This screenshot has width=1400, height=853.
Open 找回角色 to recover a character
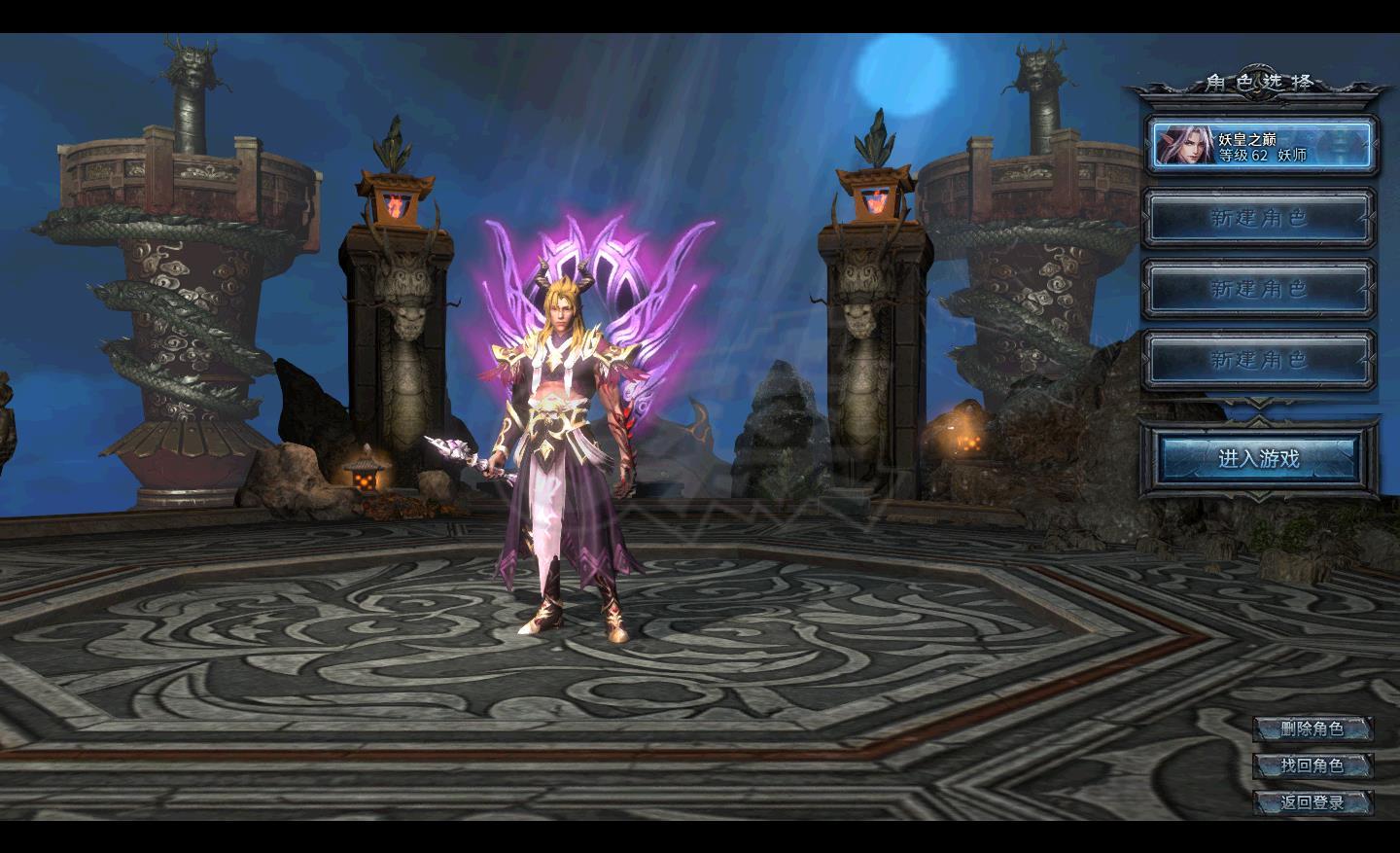point(1312,765)
